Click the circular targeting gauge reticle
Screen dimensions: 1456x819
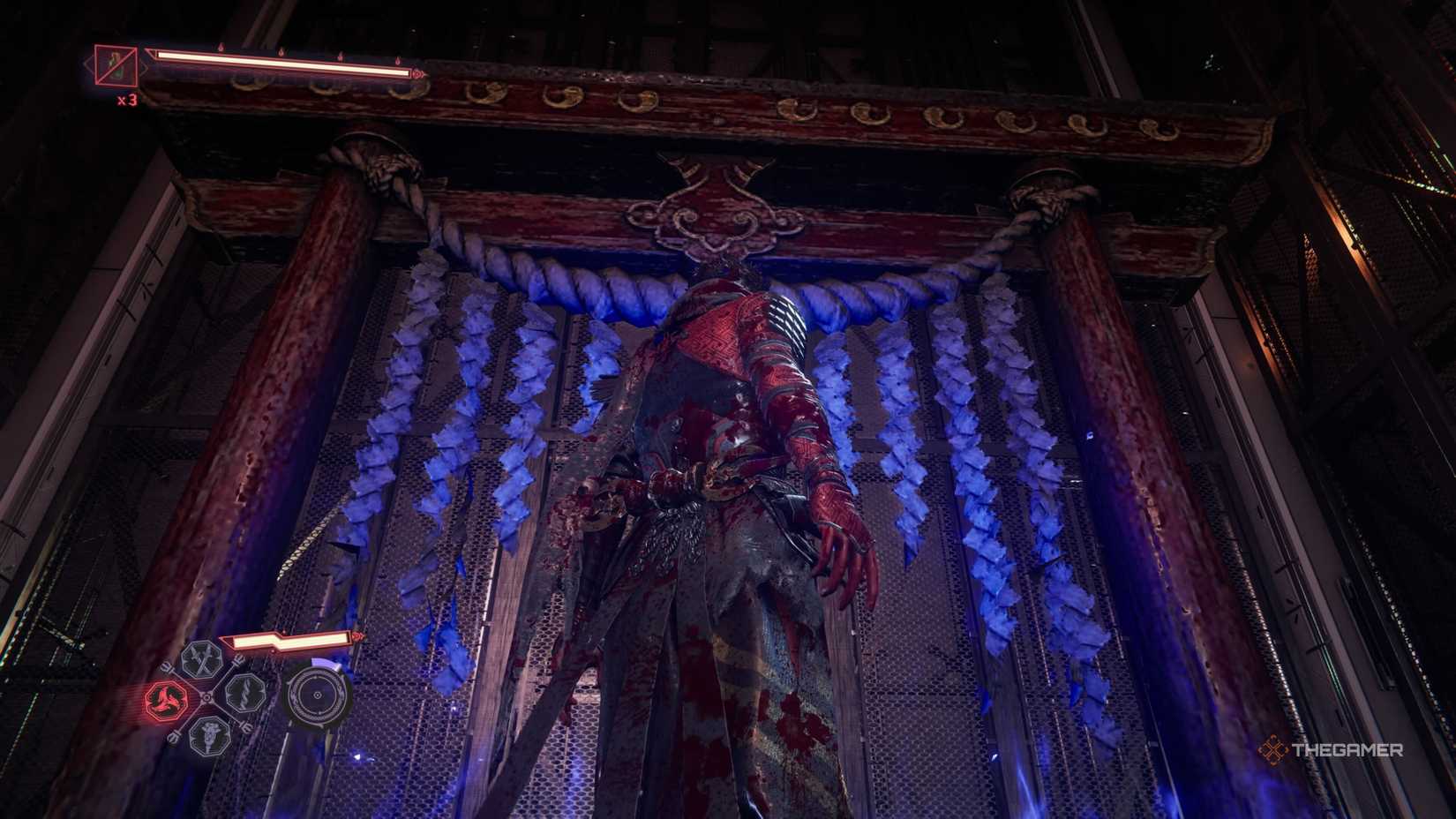[x=318, y=695]
